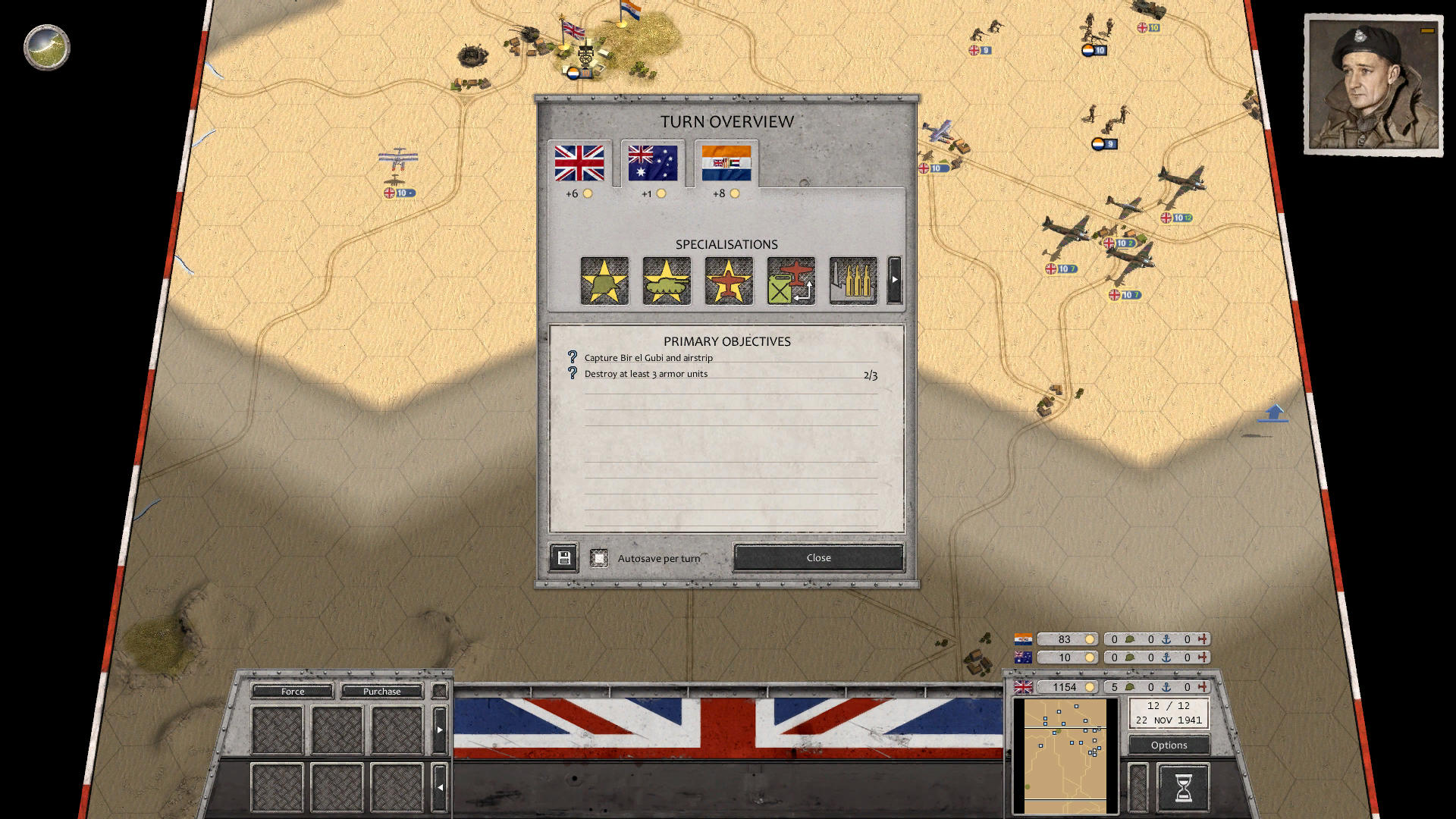Viewport: 1456px width, 819px height.
Task: Enable Autosave per turn
Action: pos(600,557)
